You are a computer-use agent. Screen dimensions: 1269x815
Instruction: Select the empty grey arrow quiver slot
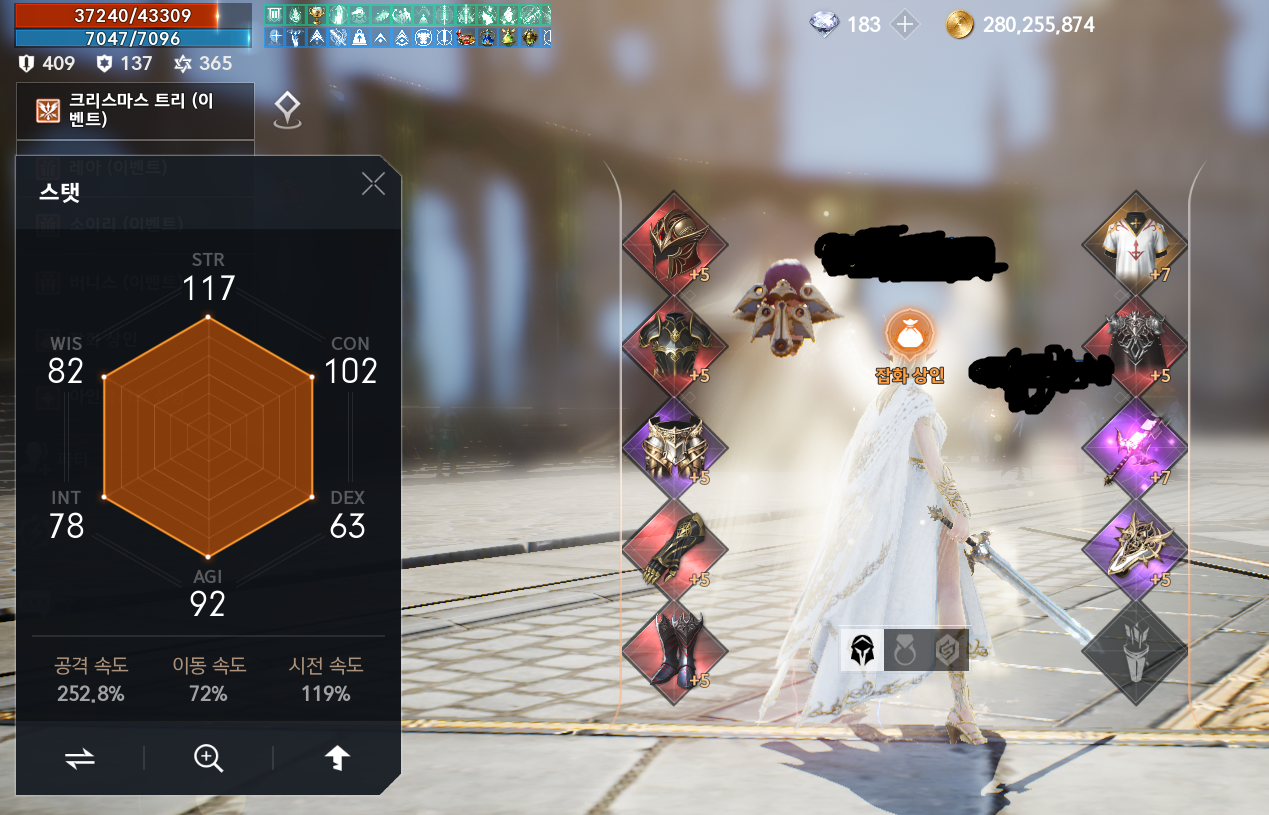[x=1134, y=649]
